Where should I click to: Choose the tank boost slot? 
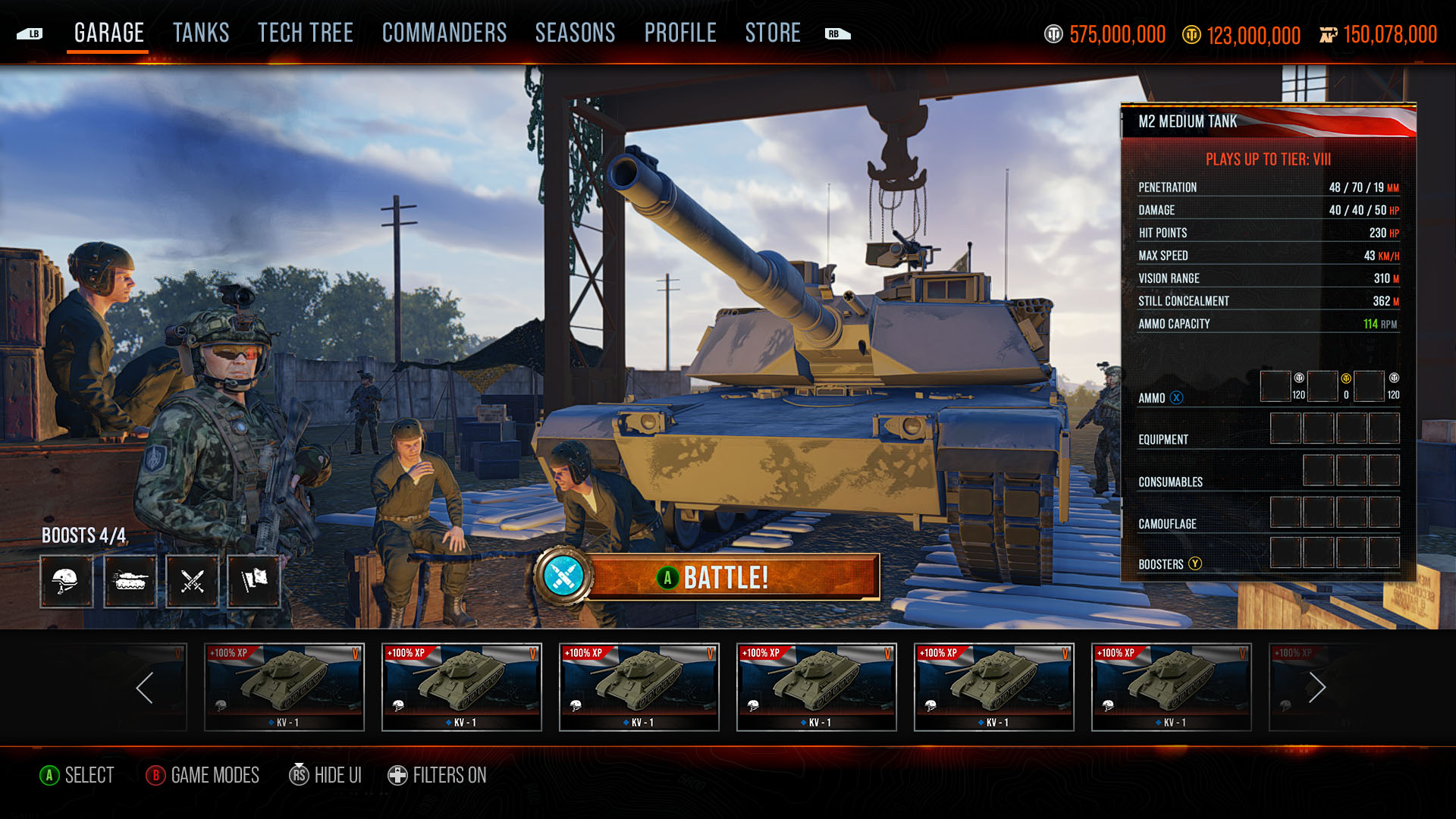coord(130,582)
